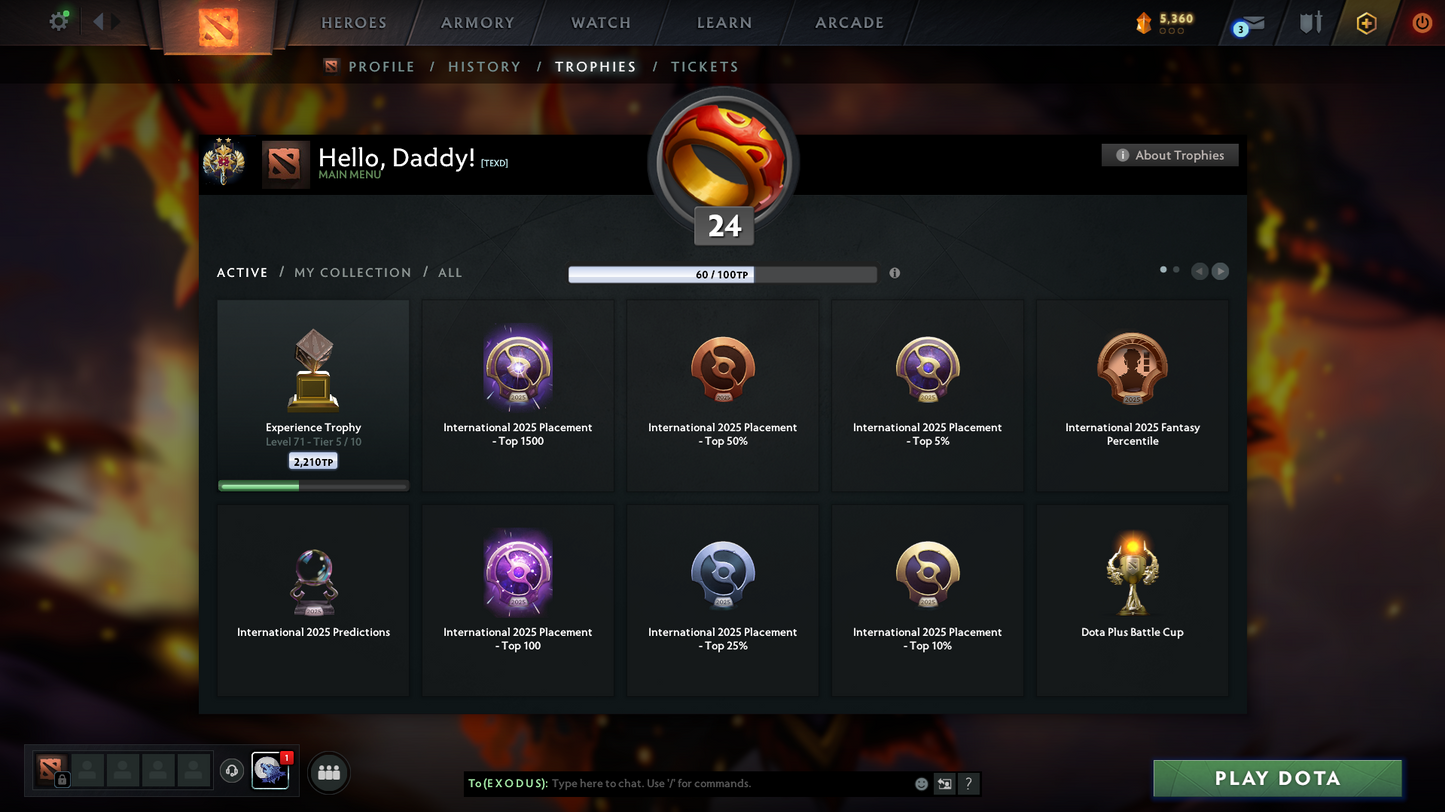Open the Arcade section
The image size is (1445, 812).
pyautogui.click(x=849, y=23)
